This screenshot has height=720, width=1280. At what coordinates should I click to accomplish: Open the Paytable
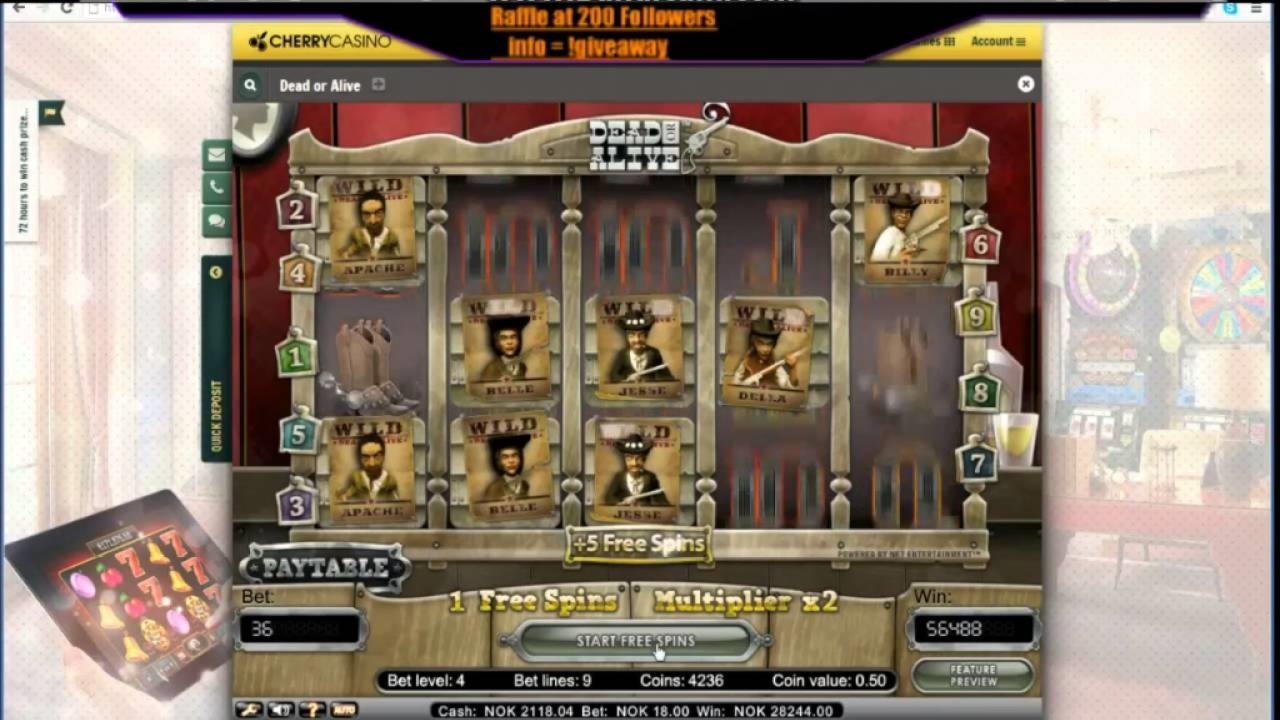(324, 568)
